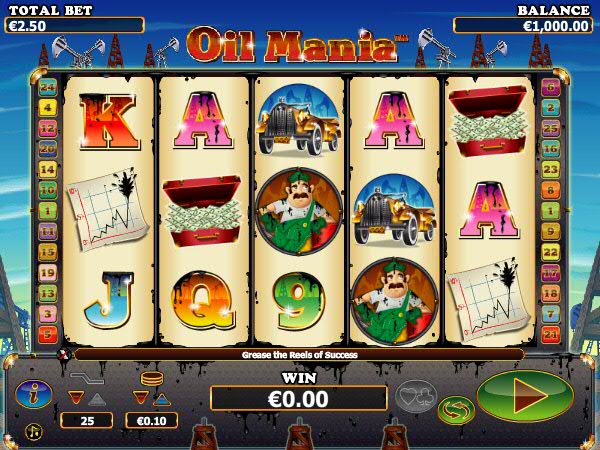Decrease the number of paylines from 25
600x450 pixels.
coord(75,397)
